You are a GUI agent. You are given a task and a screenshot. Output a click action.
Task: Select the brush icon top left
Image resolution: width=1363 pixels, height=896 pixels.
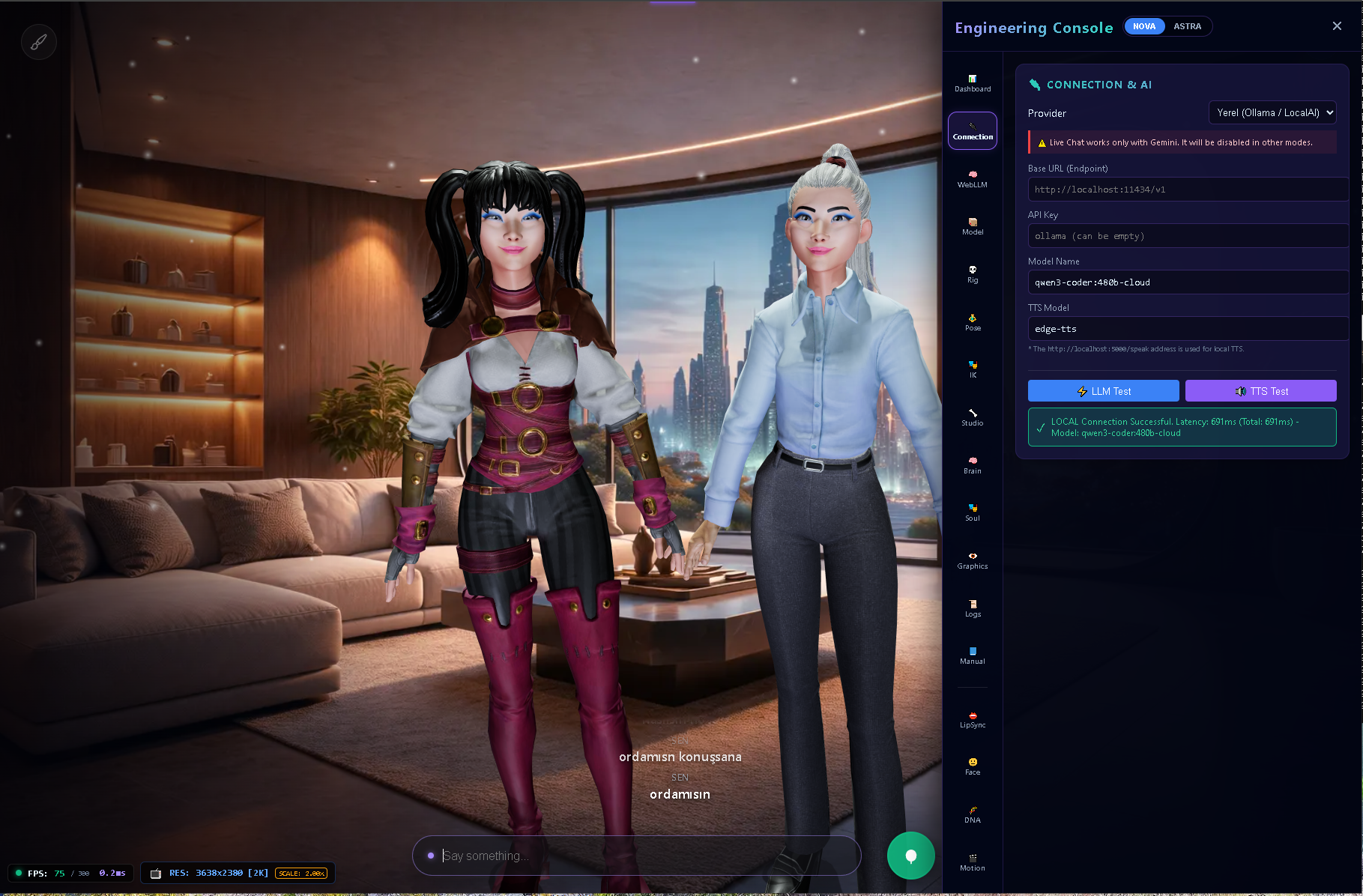(x=38, y=41)
